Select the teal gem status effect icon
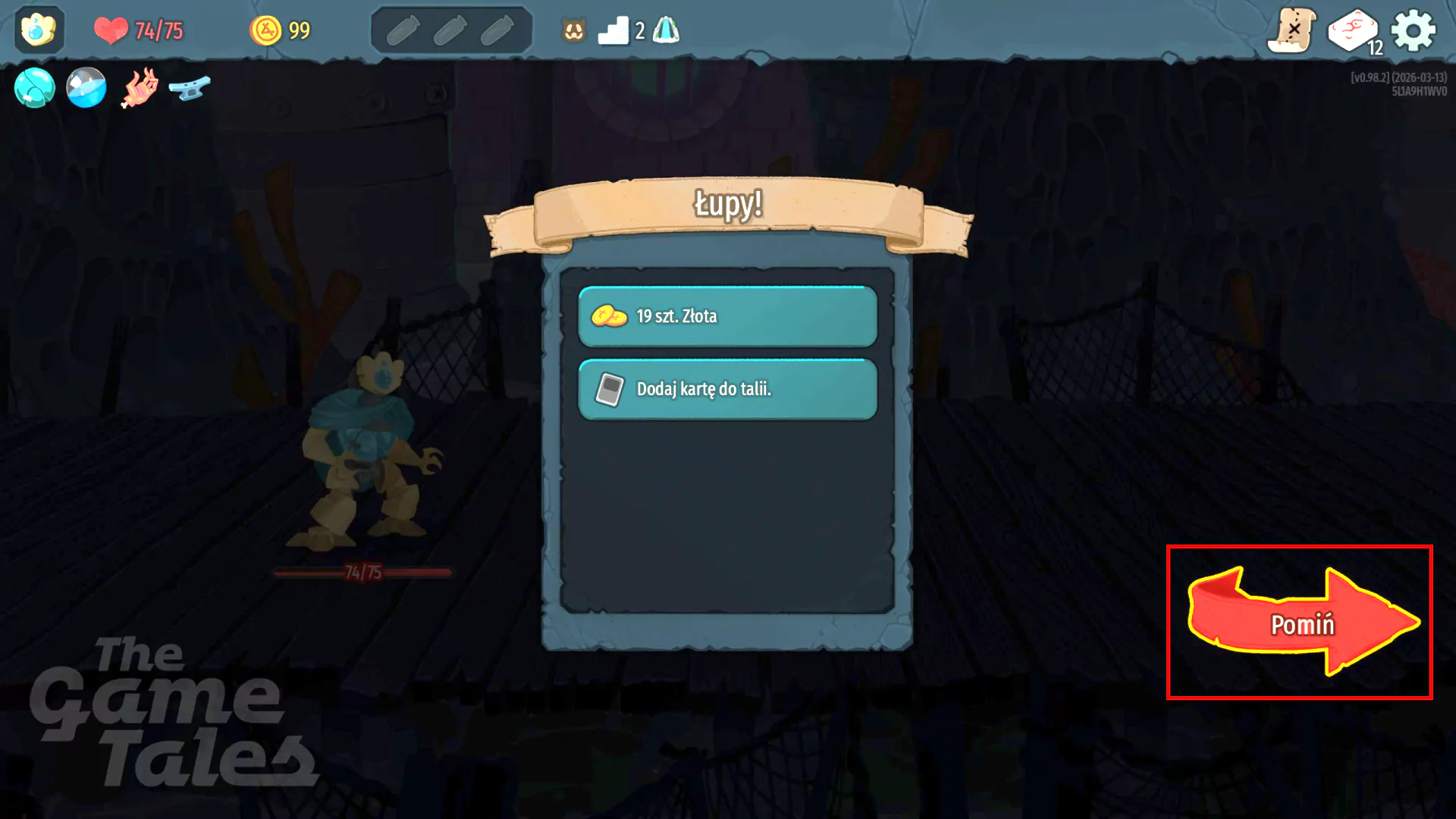The height and width of the screenshot is (819, 1456). 34,87
